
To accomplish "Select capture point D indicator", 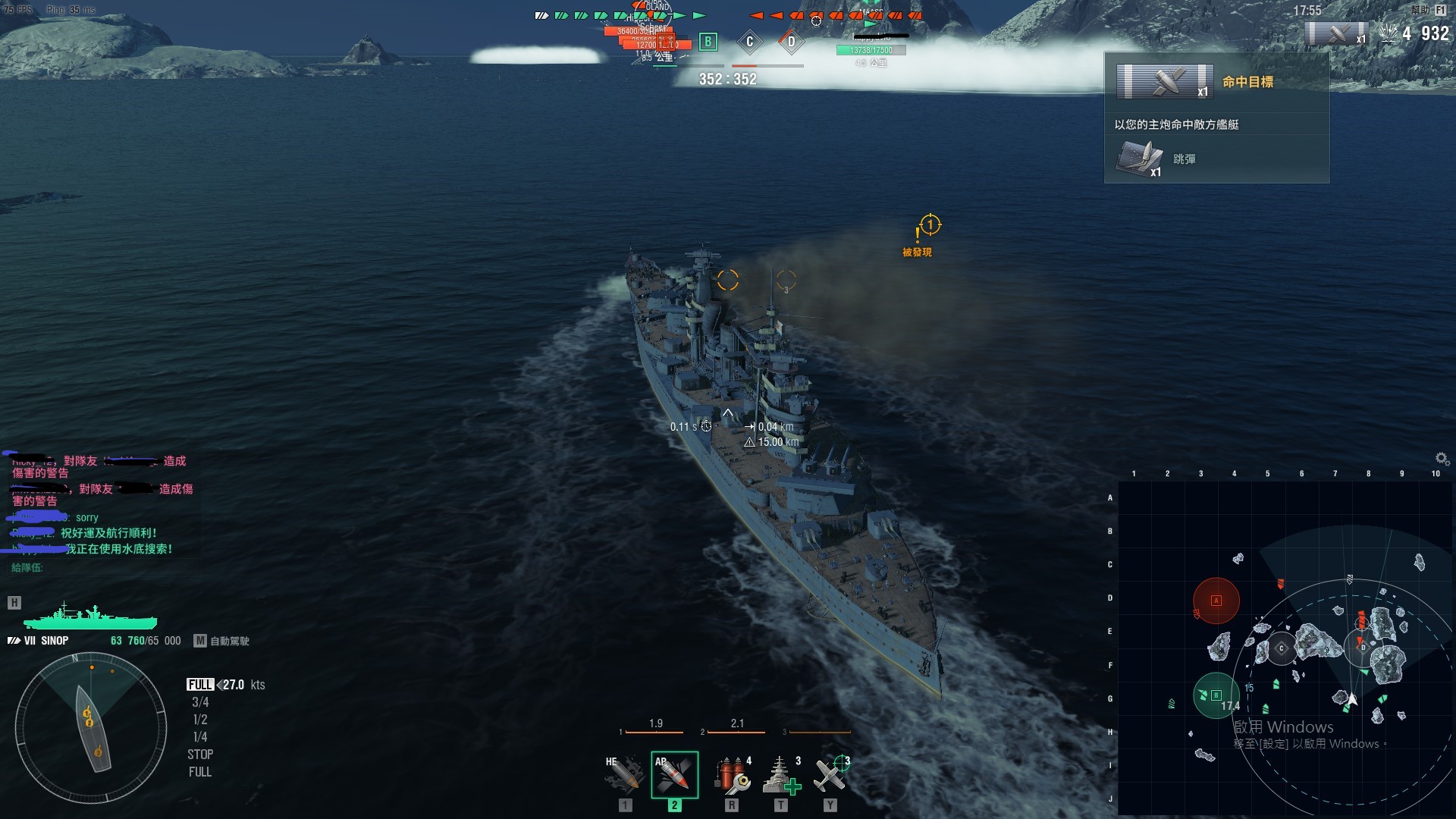I will point(791,42).
